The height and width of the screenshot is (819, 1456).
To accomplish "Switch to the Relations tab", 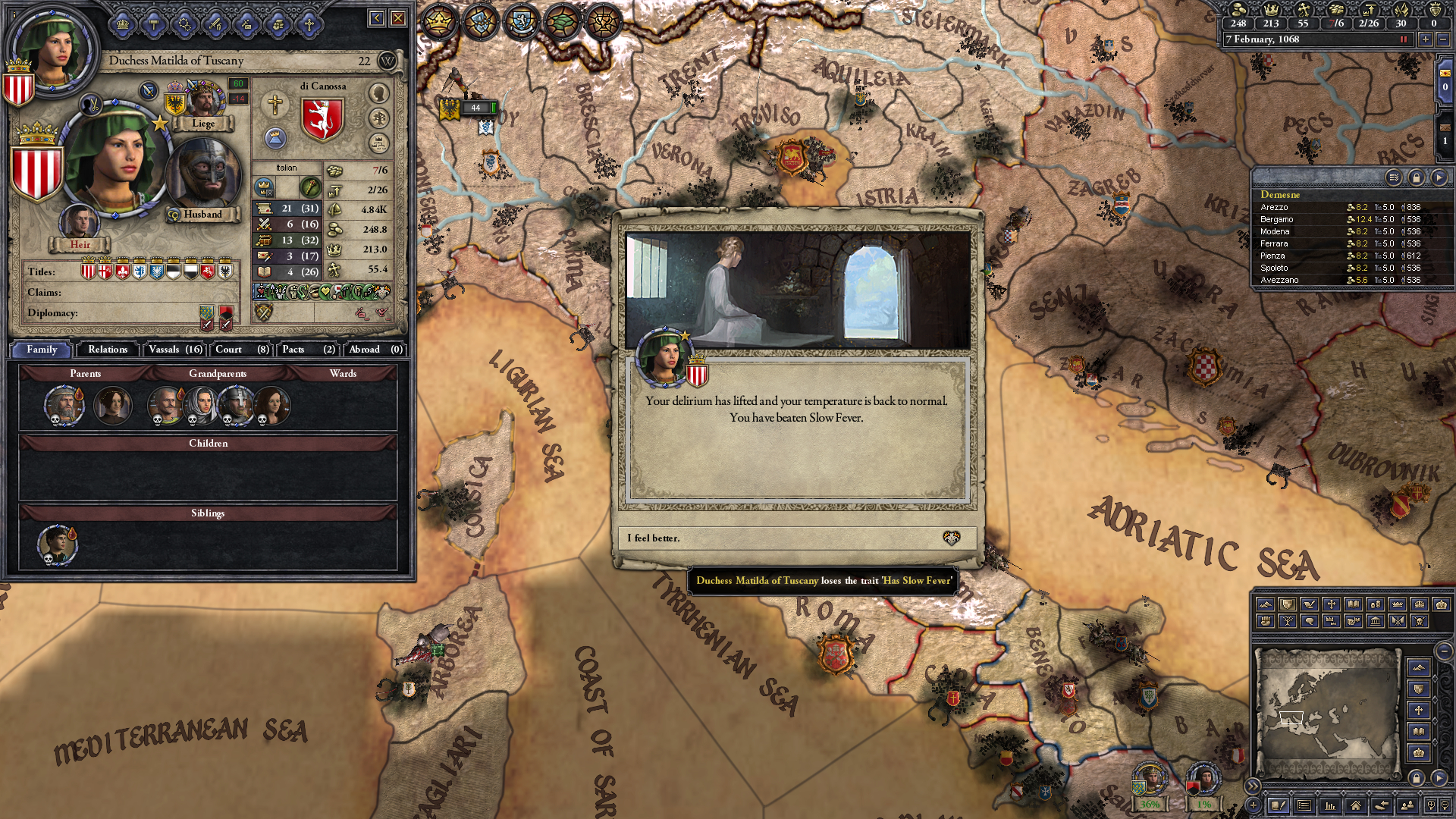I will 107,350.
